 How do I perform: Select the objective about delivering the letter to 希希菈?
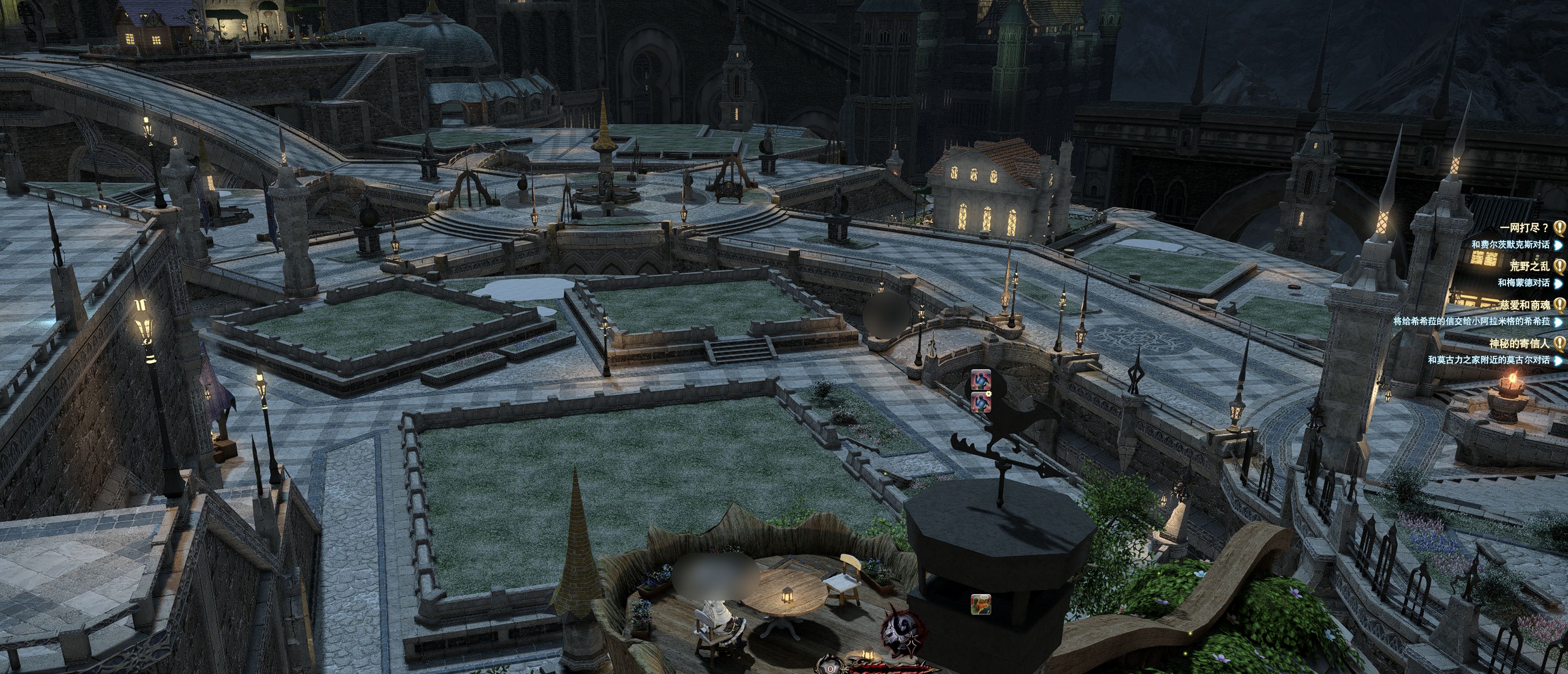click(1471, 321)
